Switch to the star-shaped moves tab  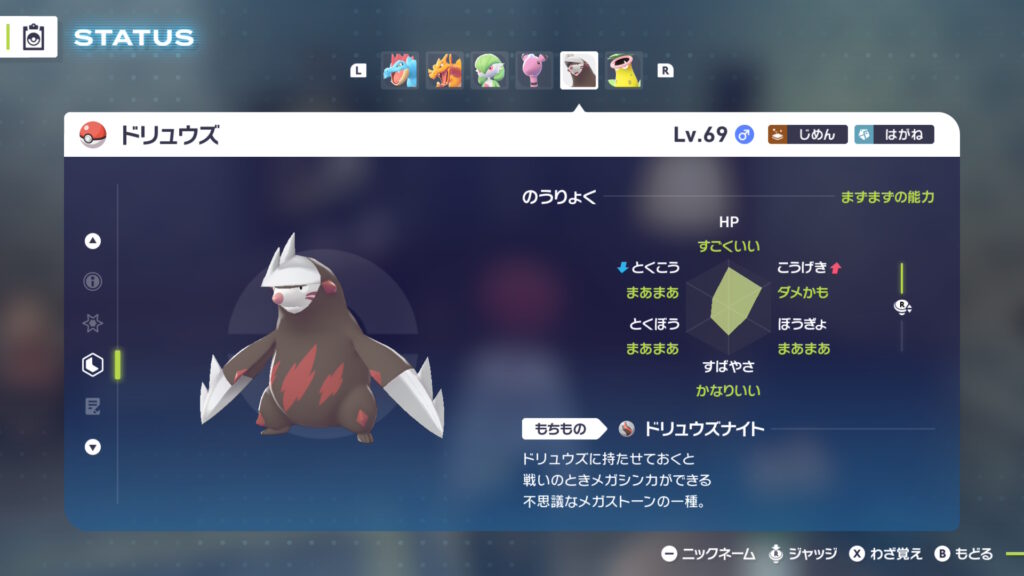(93, 324)
